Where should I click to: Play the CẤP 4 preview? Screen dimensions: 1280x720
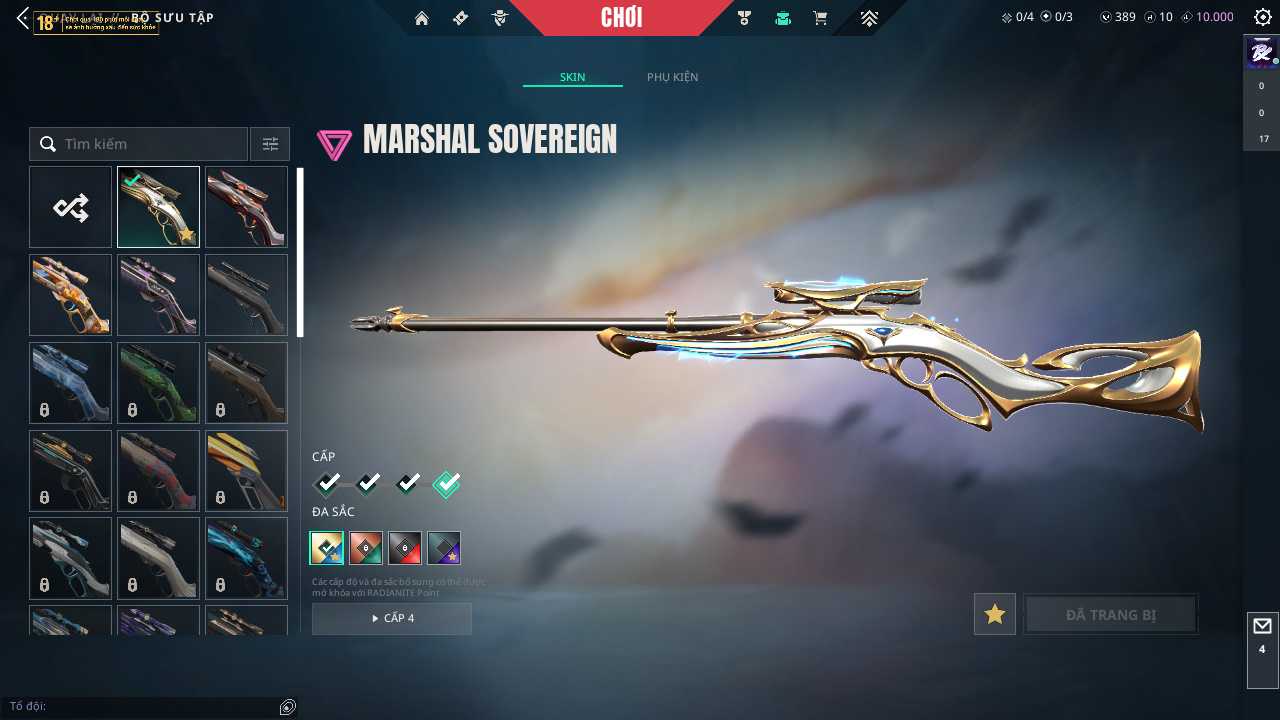(x=392, y=618)
